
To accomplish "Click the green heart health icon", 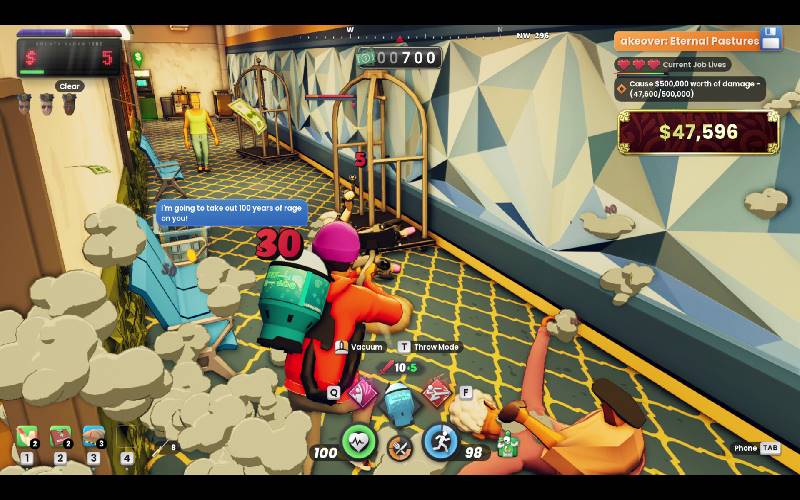I will click(359, 443).
